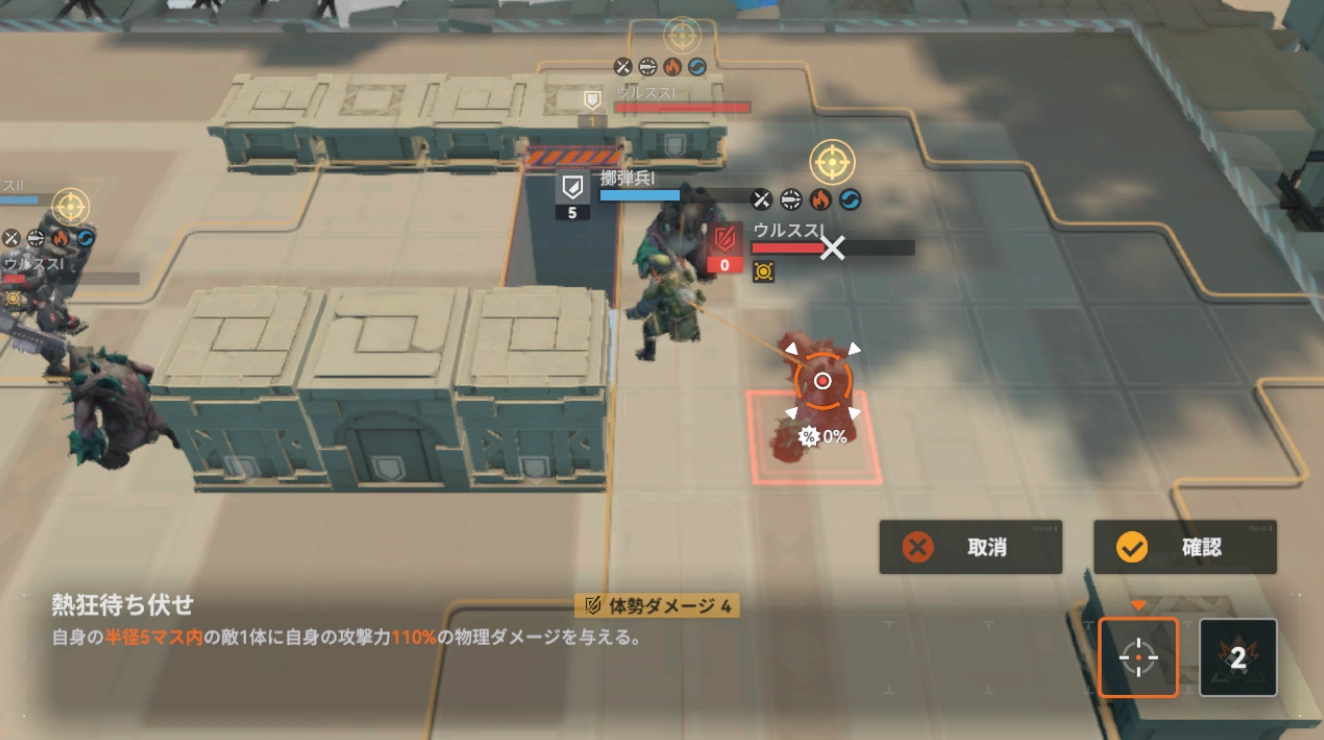This screenshot has height=740, width=1324.
Task: Select the yellow burn status icon under the enemy health bar
Action: pos(763,269)
